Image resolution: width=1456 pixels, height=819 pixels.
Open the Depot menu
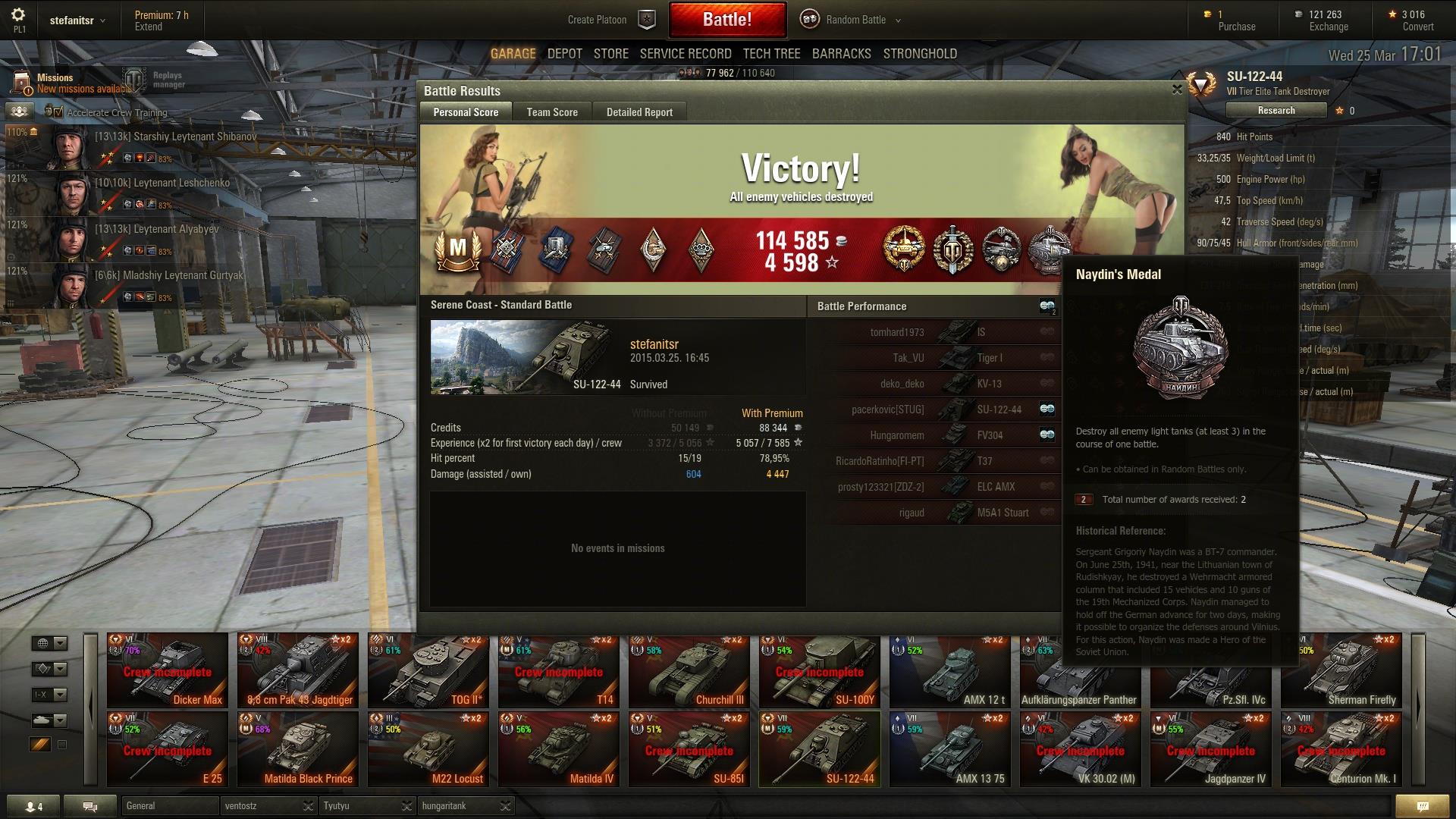(565, 54)
